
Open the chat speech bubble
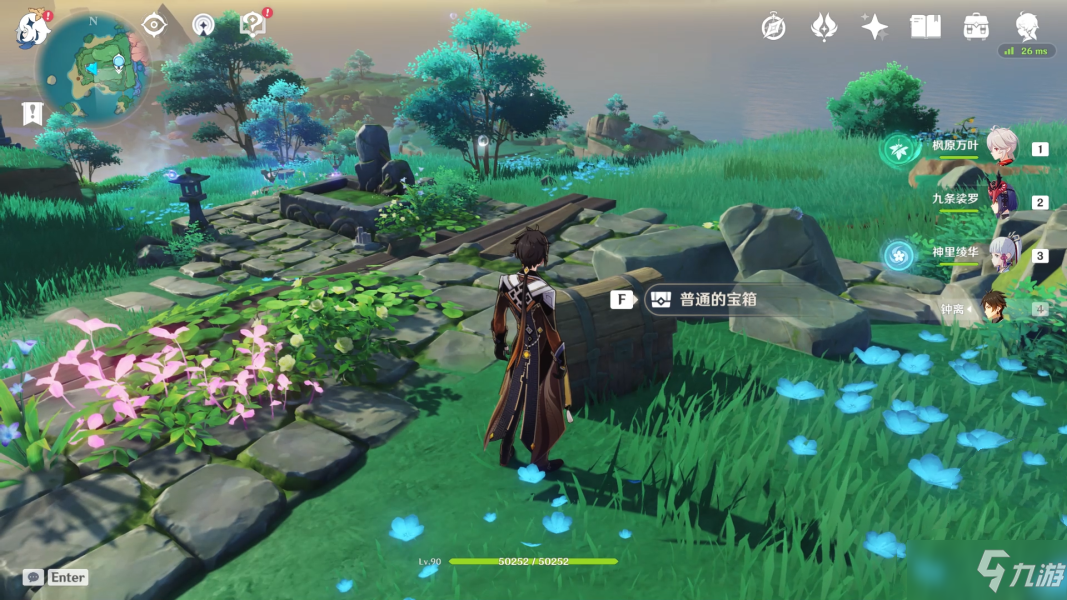pos(34,577)
